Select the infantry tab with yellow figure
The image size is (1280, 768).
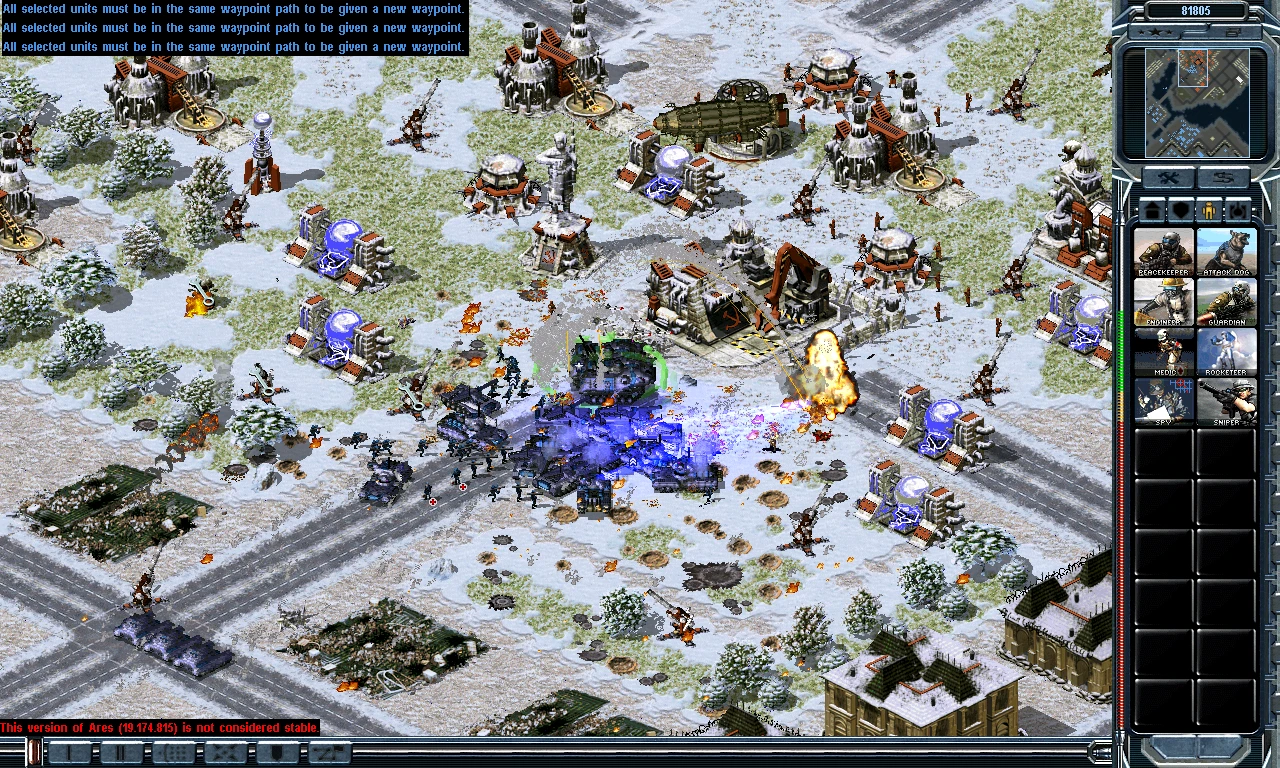click(1210, 211)
